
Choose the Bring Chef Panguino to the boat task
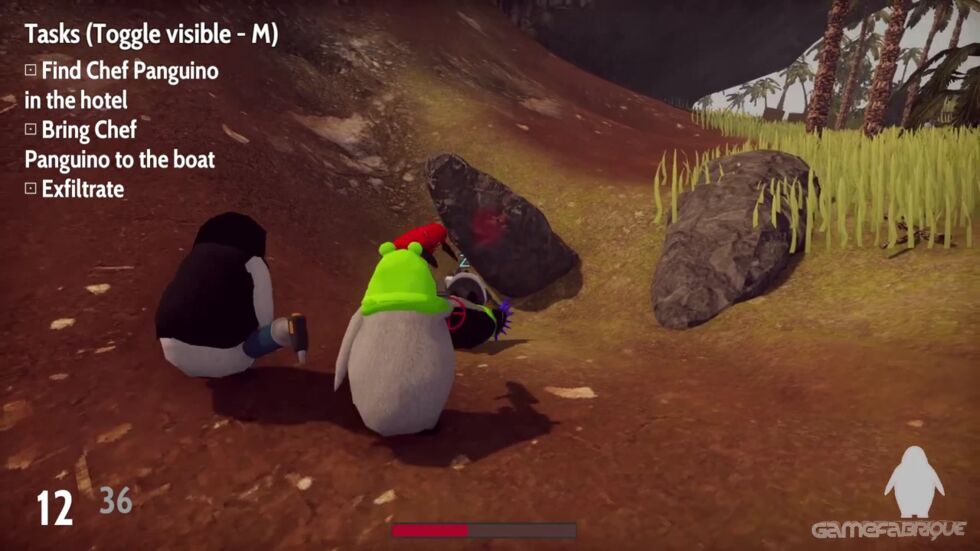click(x=120, y=144)
